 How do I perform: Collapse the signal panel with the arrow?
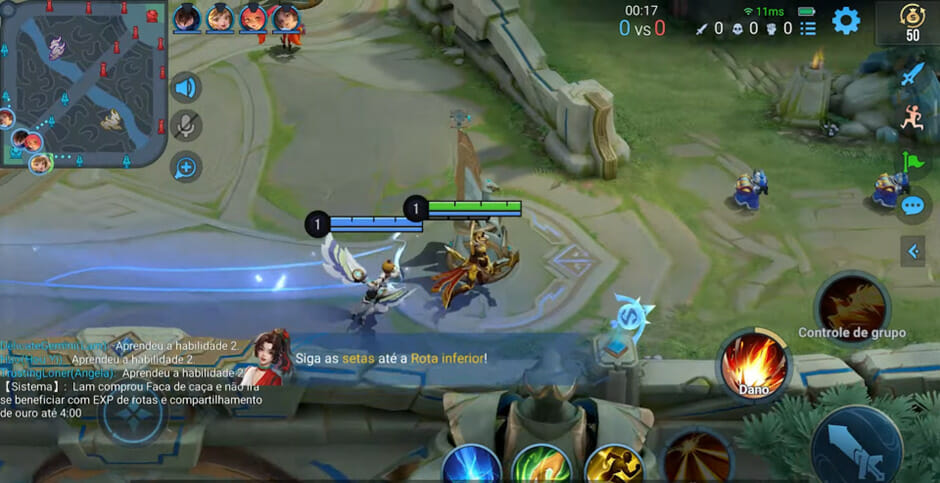tap(912, 252)
